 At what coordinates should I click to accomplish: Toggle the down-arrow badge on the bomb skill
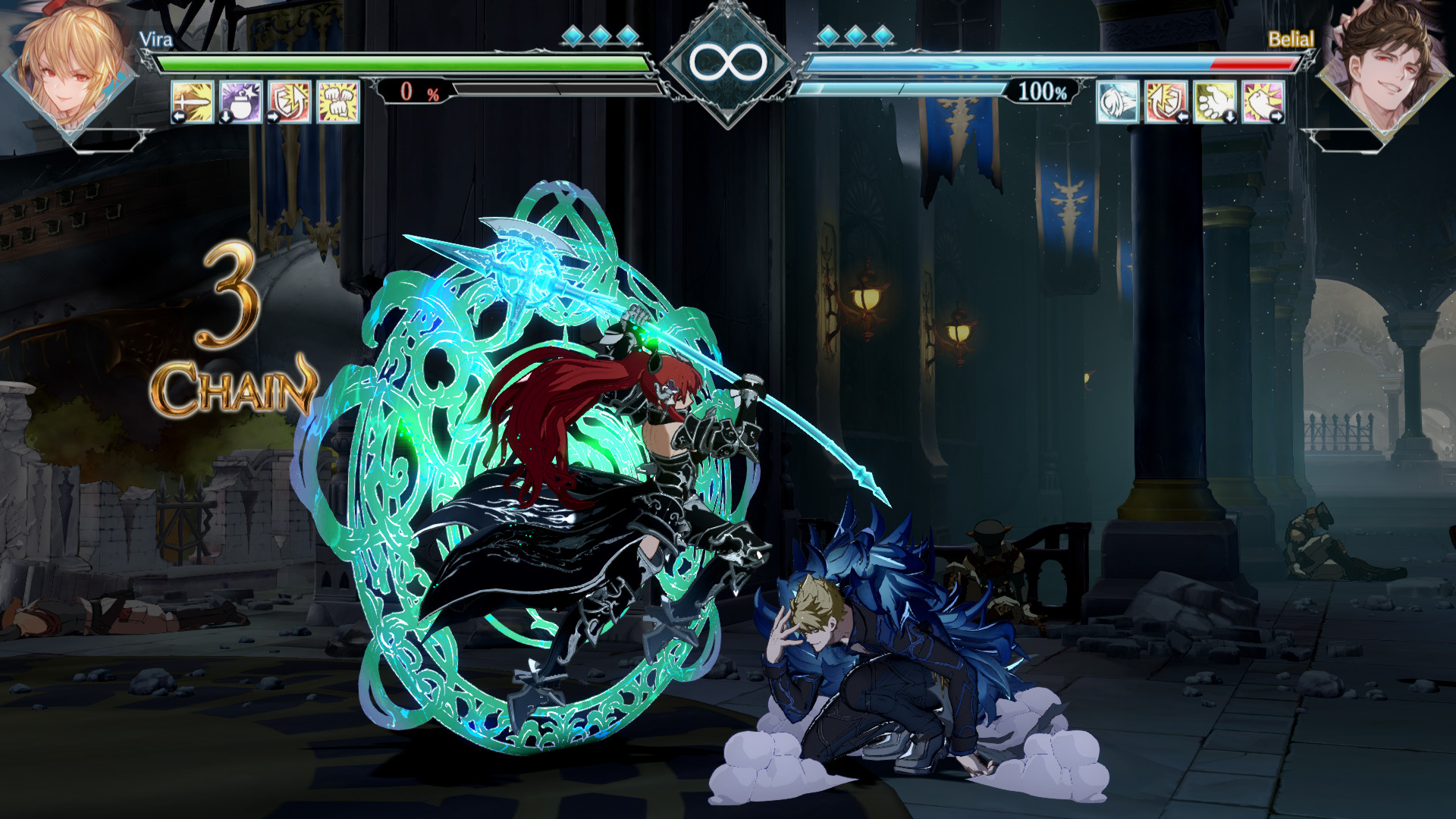pos(224,118)
